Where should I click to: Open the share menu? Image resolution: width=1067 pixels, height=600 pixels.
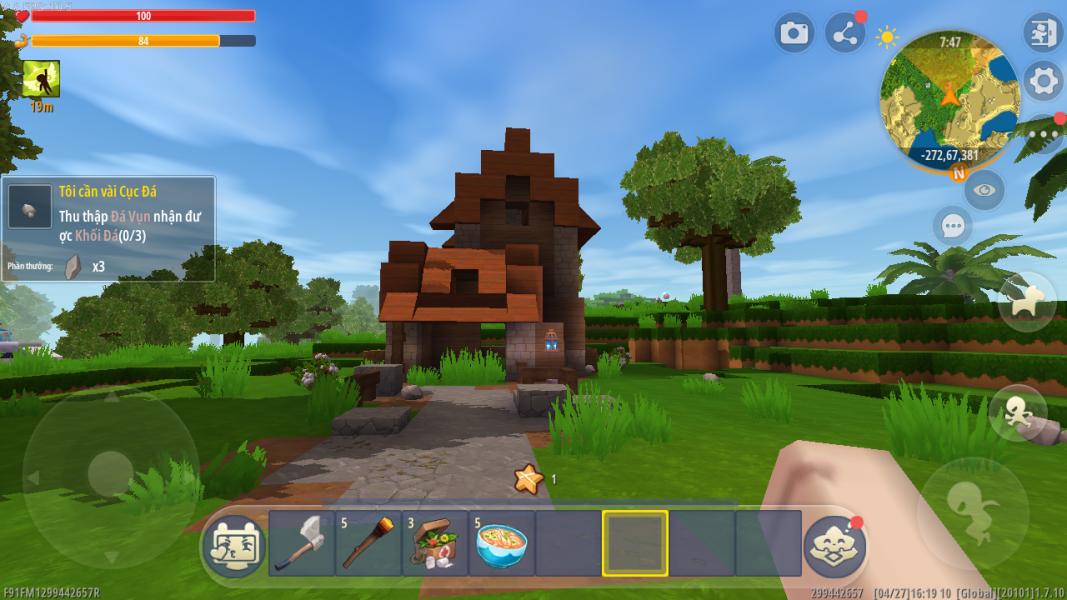tap(846, 34)
